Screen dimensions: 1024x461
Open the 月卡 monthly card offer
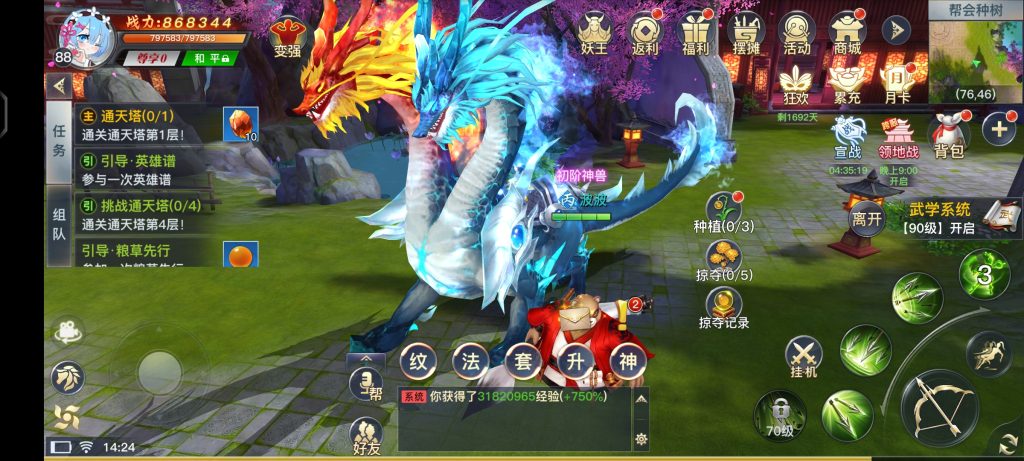[898, 81]
